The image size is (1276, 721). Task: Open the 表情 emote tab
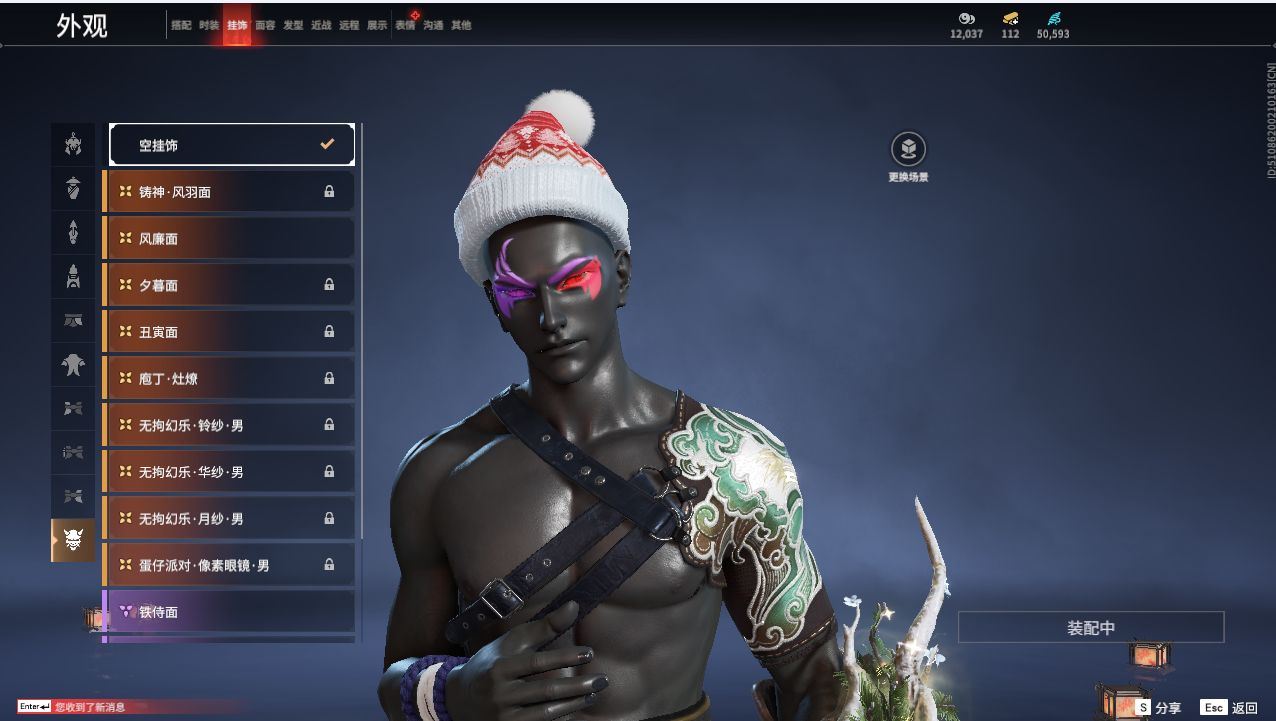point(405,26)
